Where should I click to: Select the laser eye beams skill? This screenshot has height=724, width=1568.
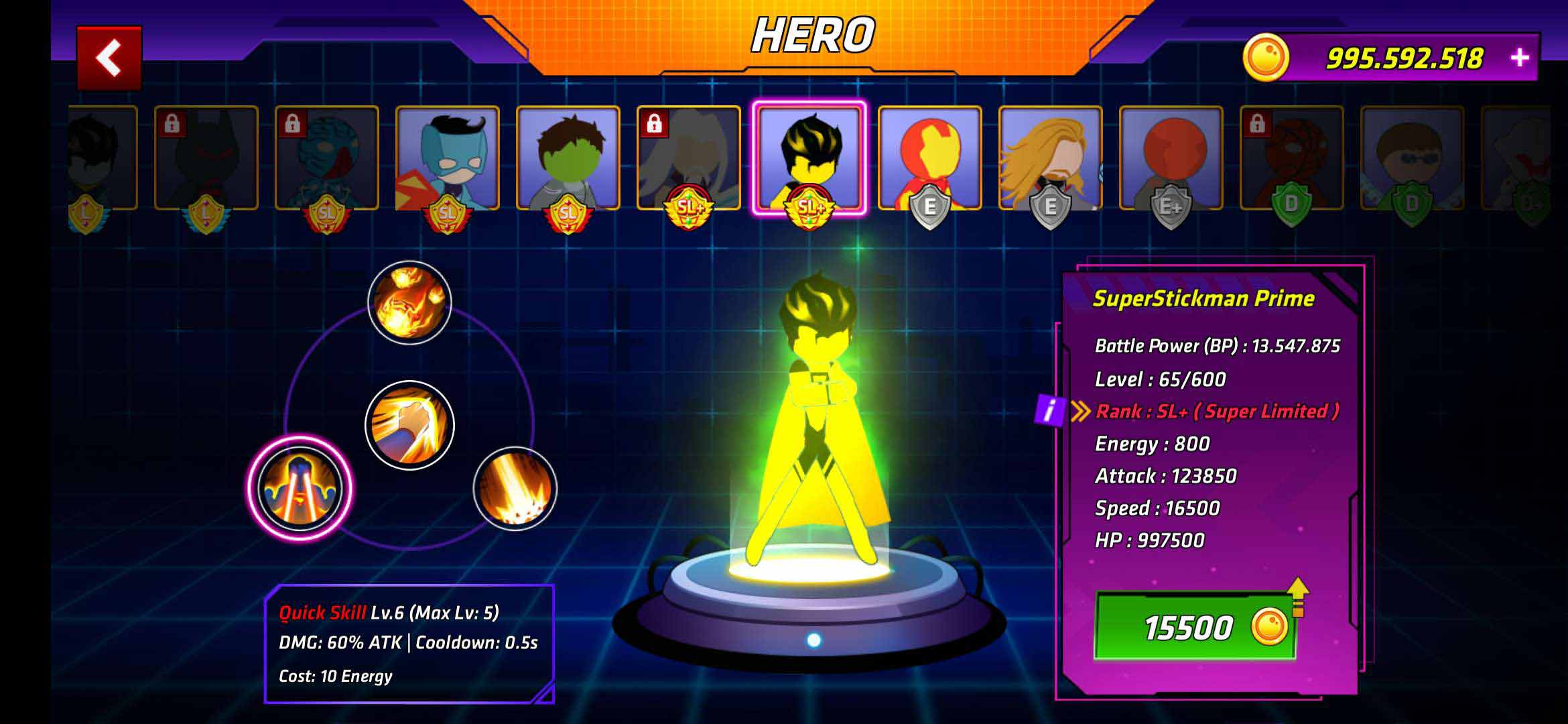point(300,487)
